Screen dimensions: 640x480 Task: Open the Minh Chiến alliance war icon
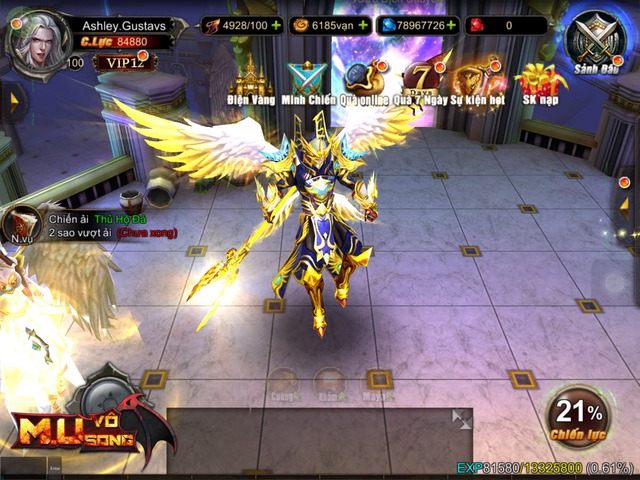click(x=307, y=79)
